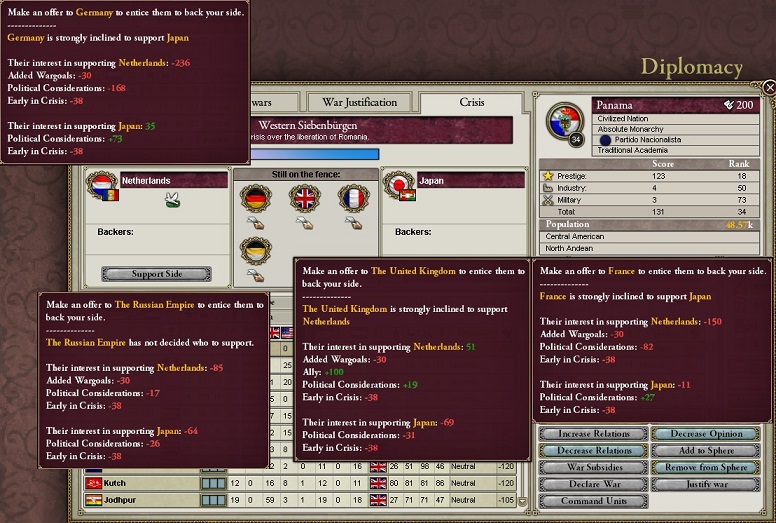The image size is (776, 523).
Task: Click the Netherlands crisis leader flag
Action: tap(101, 184)
